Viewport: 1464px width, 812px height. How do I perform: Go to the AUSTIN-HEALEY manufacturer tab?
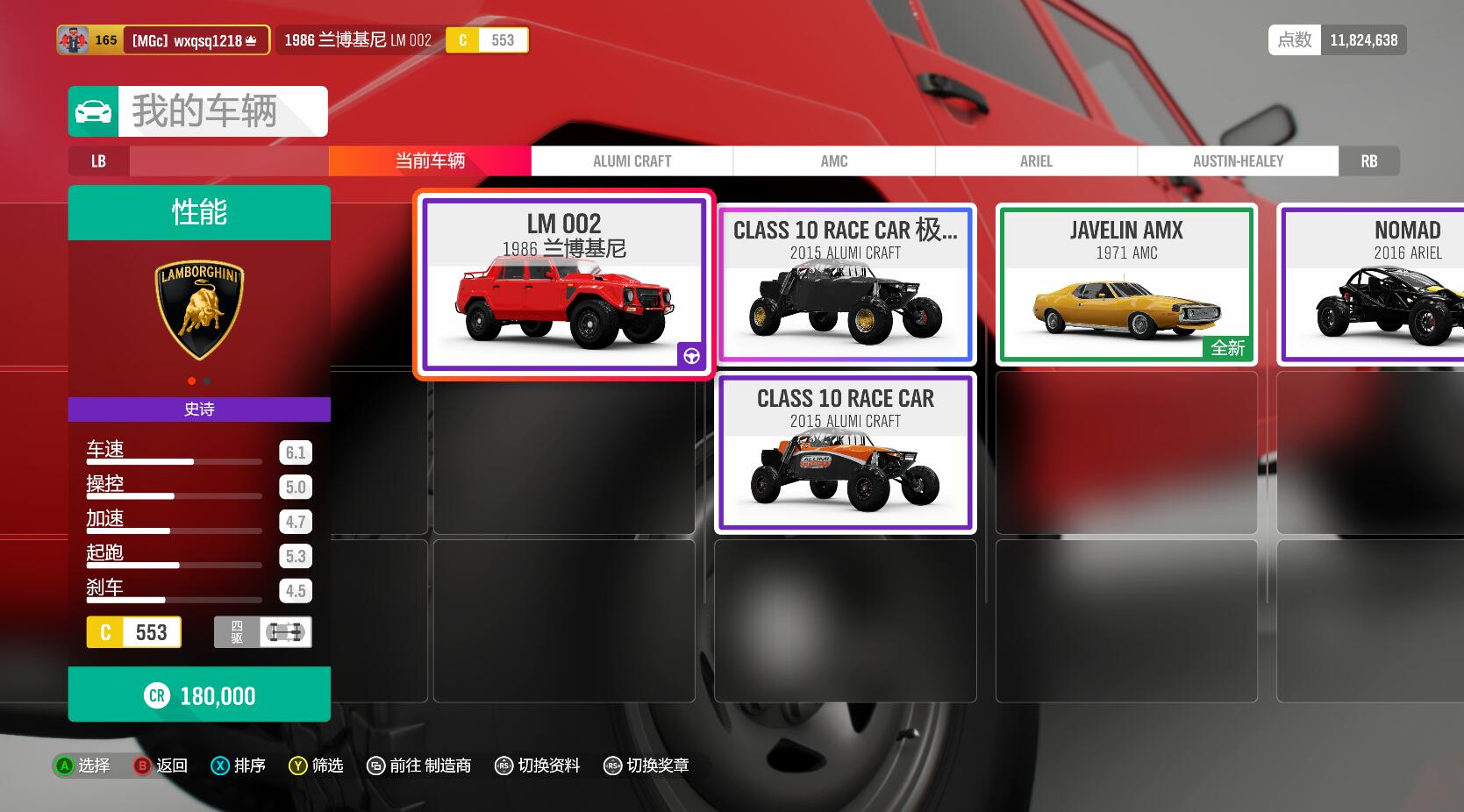pyautogui.click(x=1238, y=161)
